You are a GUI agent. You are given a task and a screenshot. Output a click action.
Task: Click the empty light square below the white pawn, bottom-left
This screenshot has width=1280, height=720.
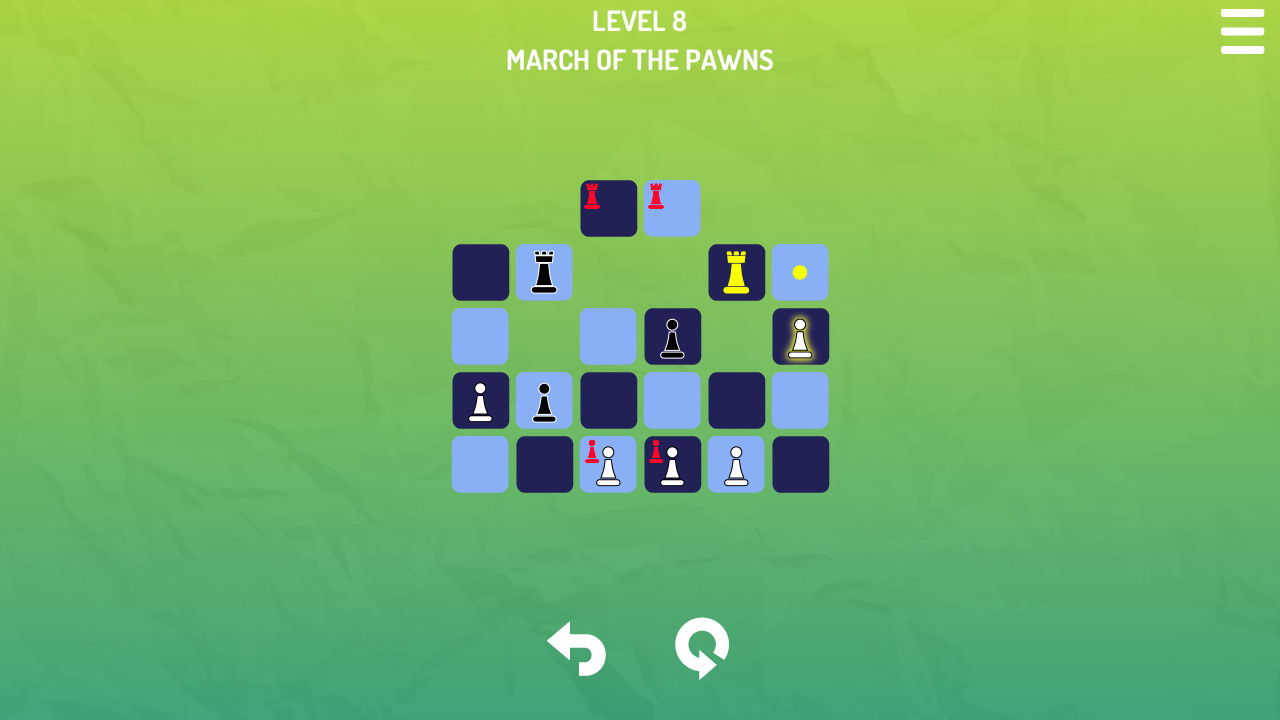(x=480, y=464)
